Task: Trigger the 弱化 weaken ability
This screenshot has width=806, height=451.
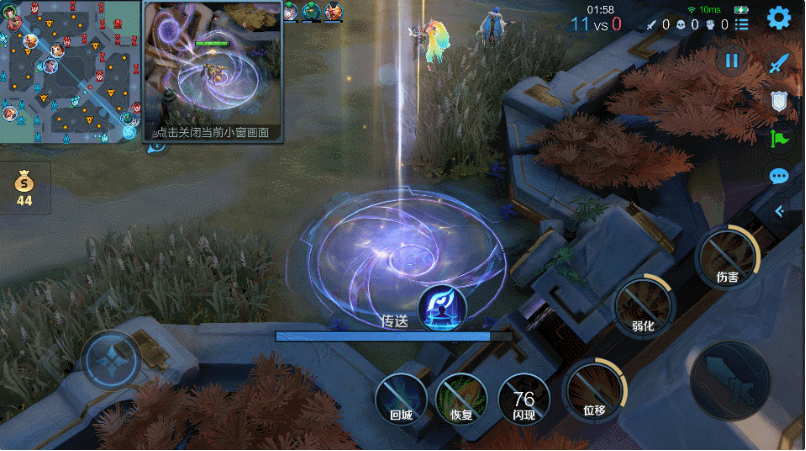Action: coord(643,304)
